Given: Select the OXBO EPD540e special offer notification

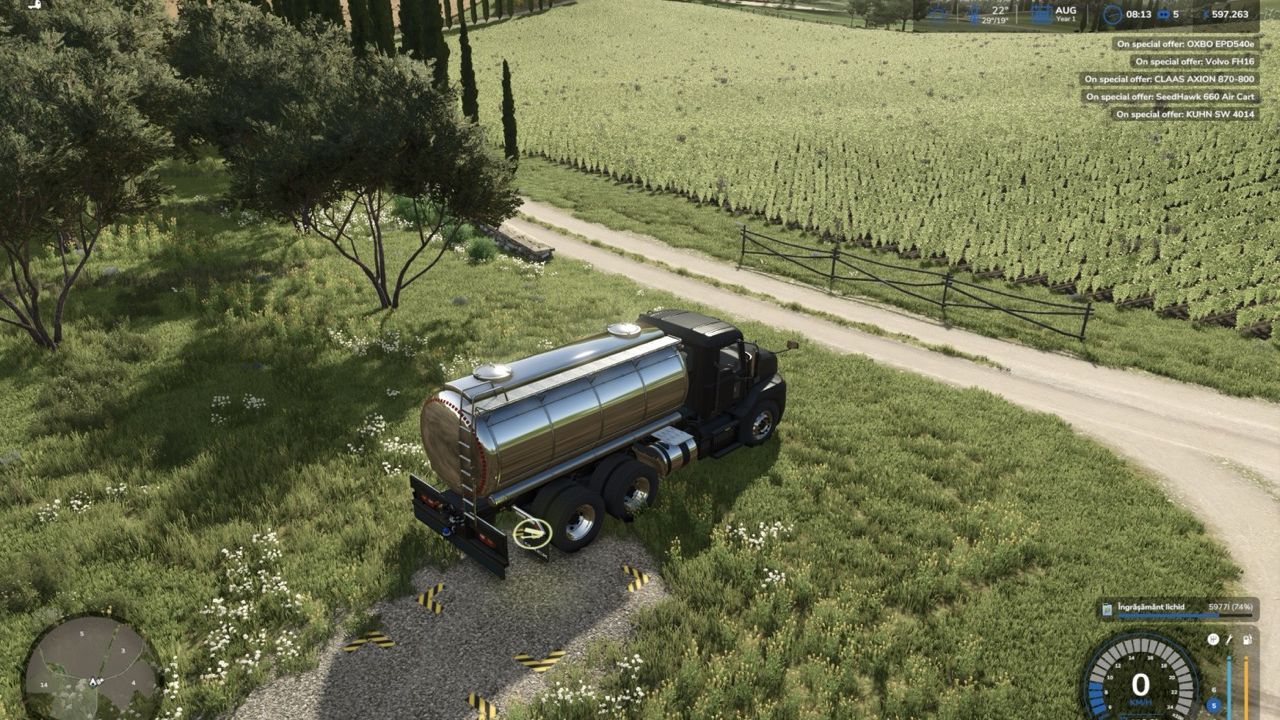Looking at the screenshot, I should pyautogui.click(x=1185, y=44).
